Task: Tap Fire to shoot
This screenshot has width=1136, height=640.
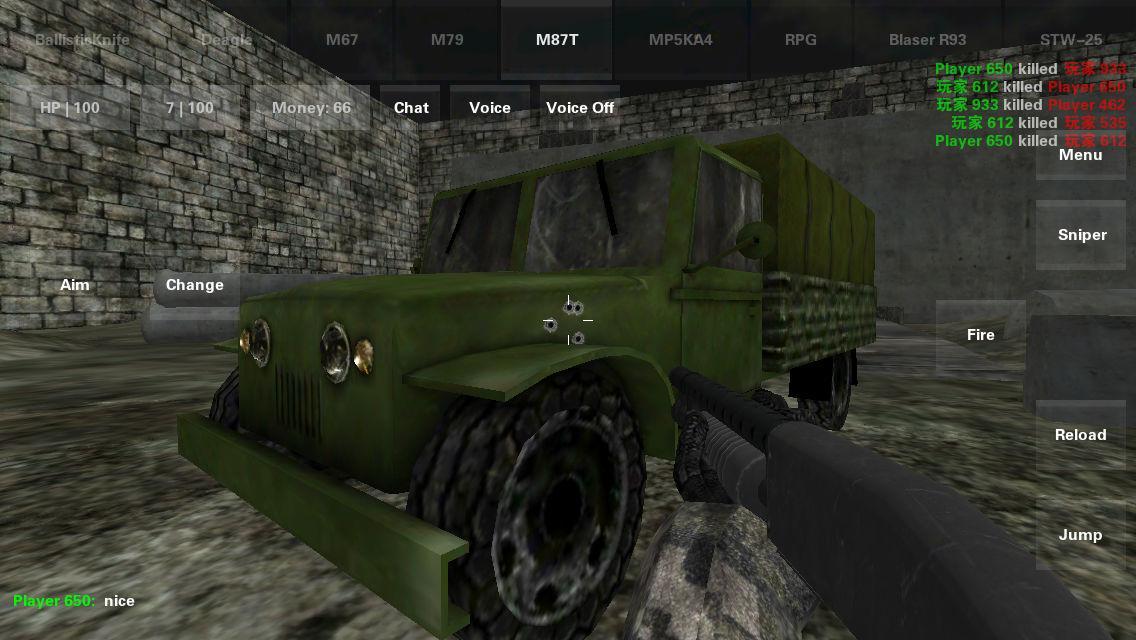Action: [981, 335]
